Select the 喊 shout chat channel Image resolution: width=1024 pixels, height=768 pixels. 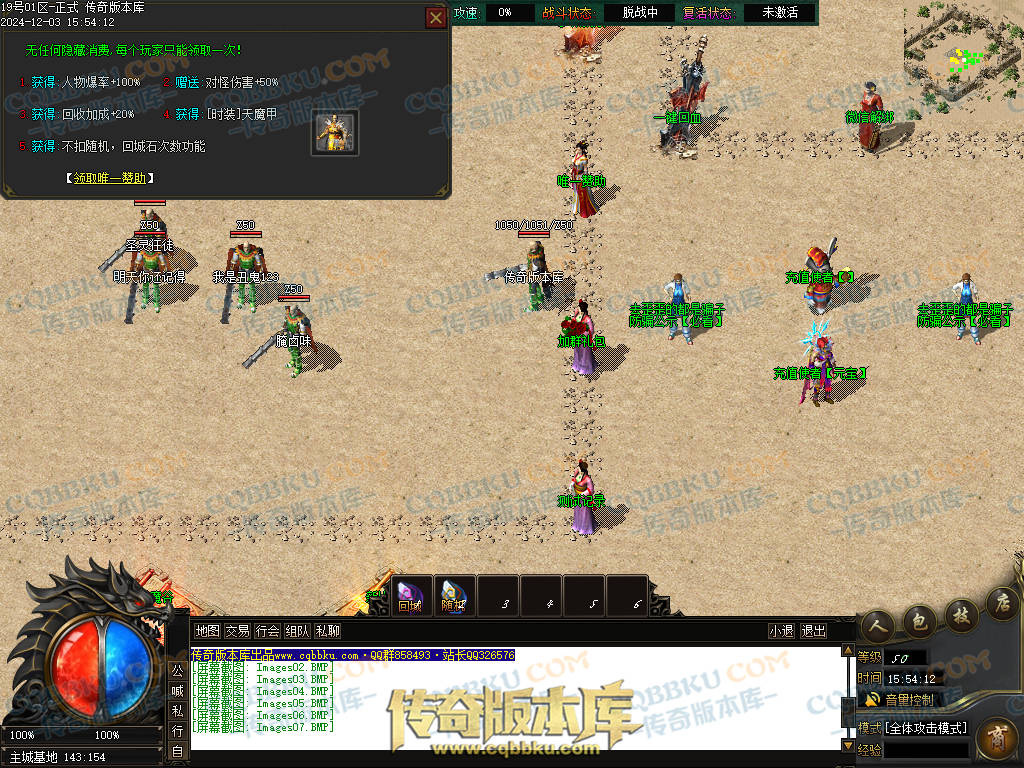177,690
